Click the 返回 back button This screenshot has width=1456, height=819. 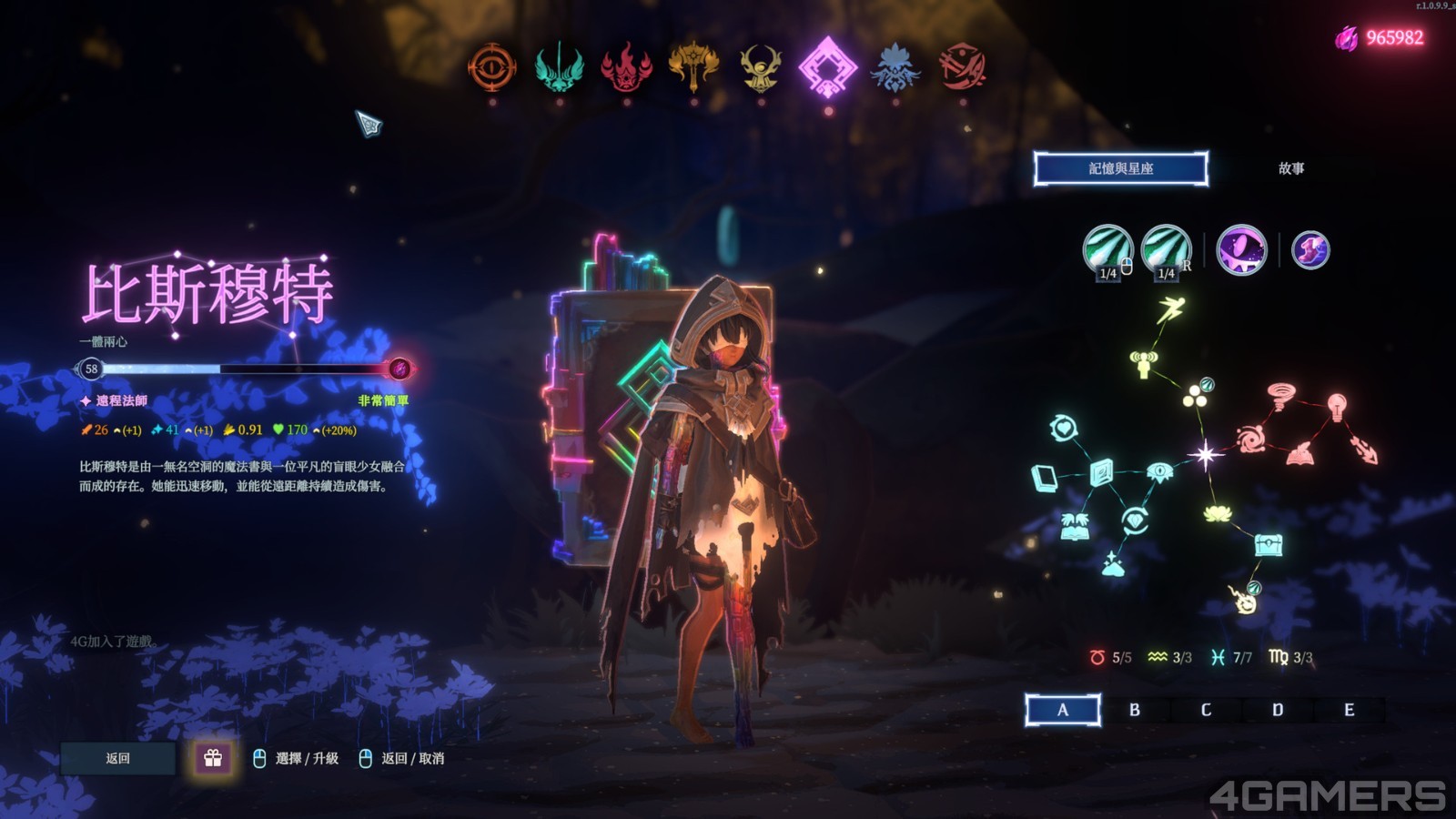118,758
